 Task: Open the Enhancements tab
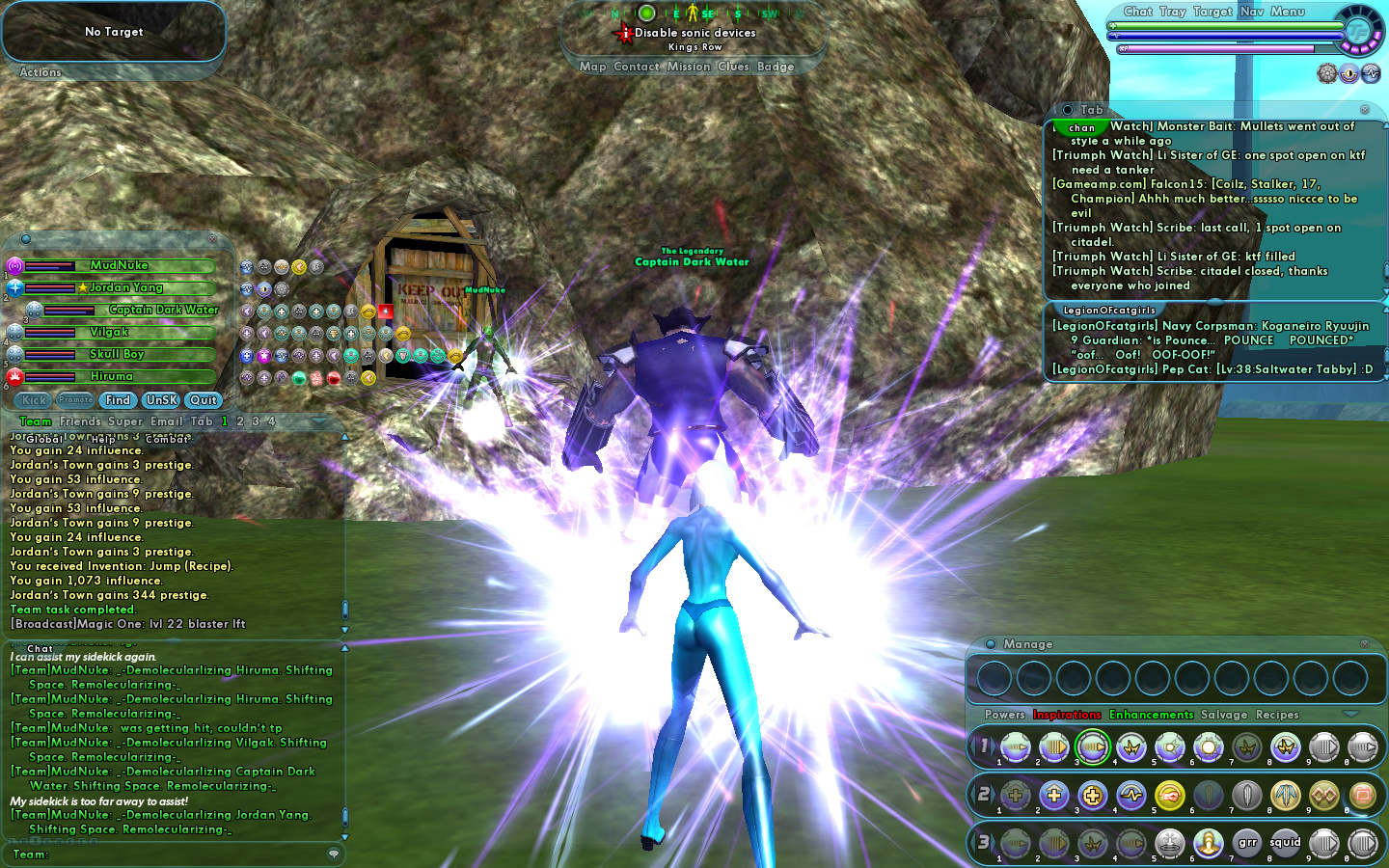pos(1152,715)
